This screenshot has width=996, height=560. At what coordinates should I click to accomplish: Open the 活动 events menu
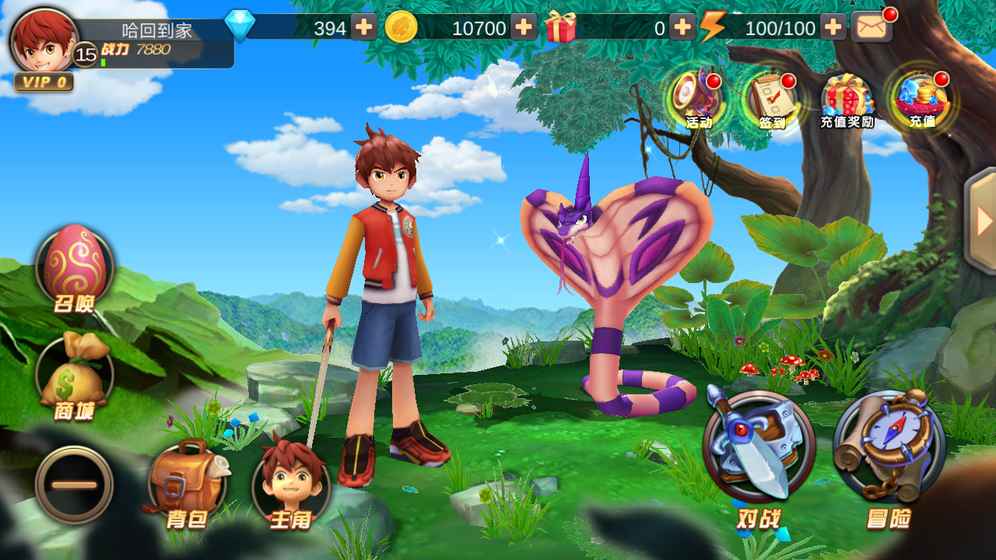(697, 98)
